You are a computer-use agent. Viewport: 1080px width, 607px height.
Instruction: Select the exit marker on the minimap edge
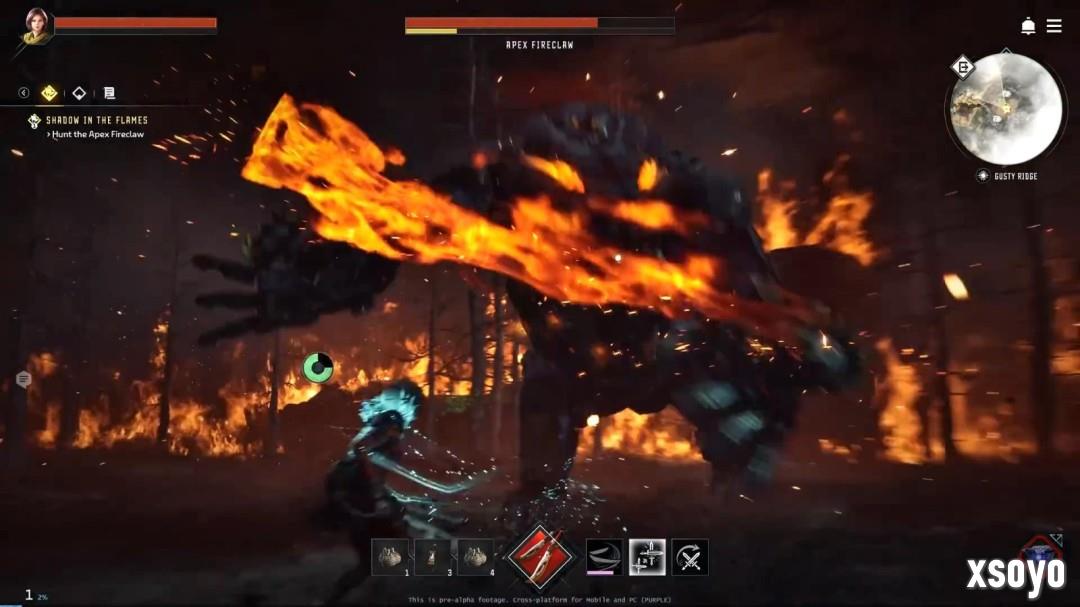pyautogui.click(x=963, y=67)
